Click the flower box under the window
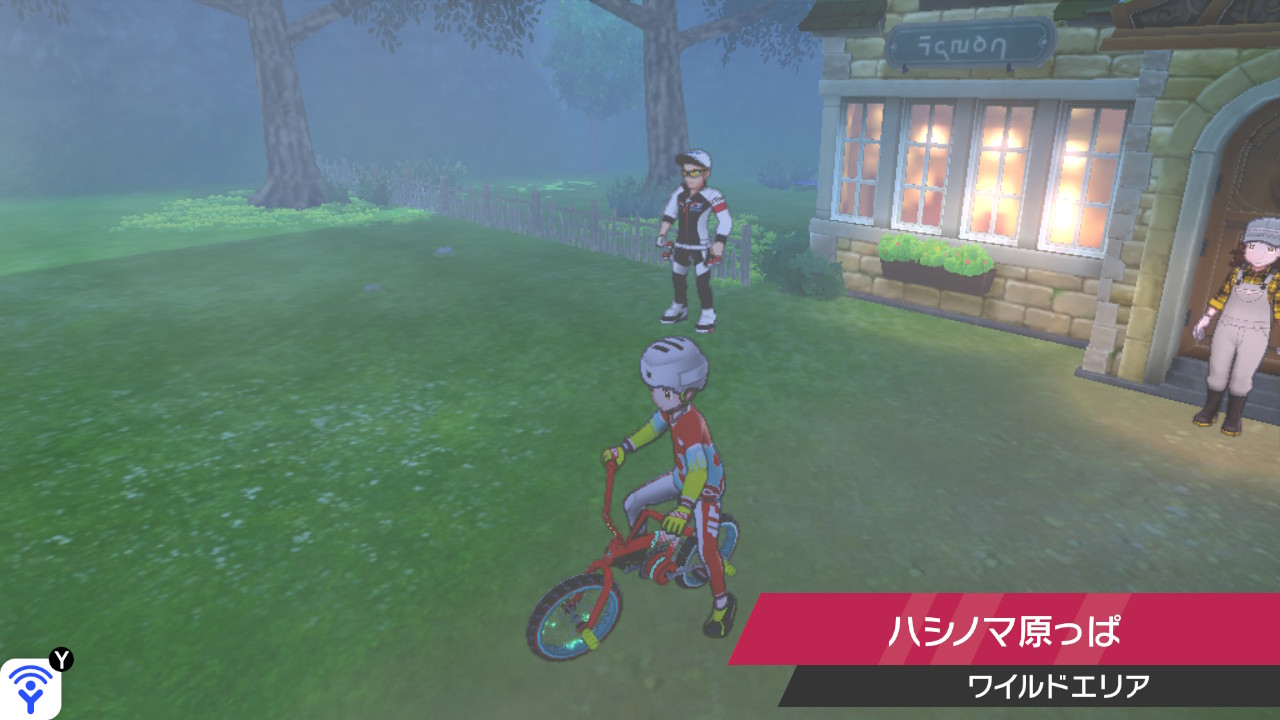 935,258
